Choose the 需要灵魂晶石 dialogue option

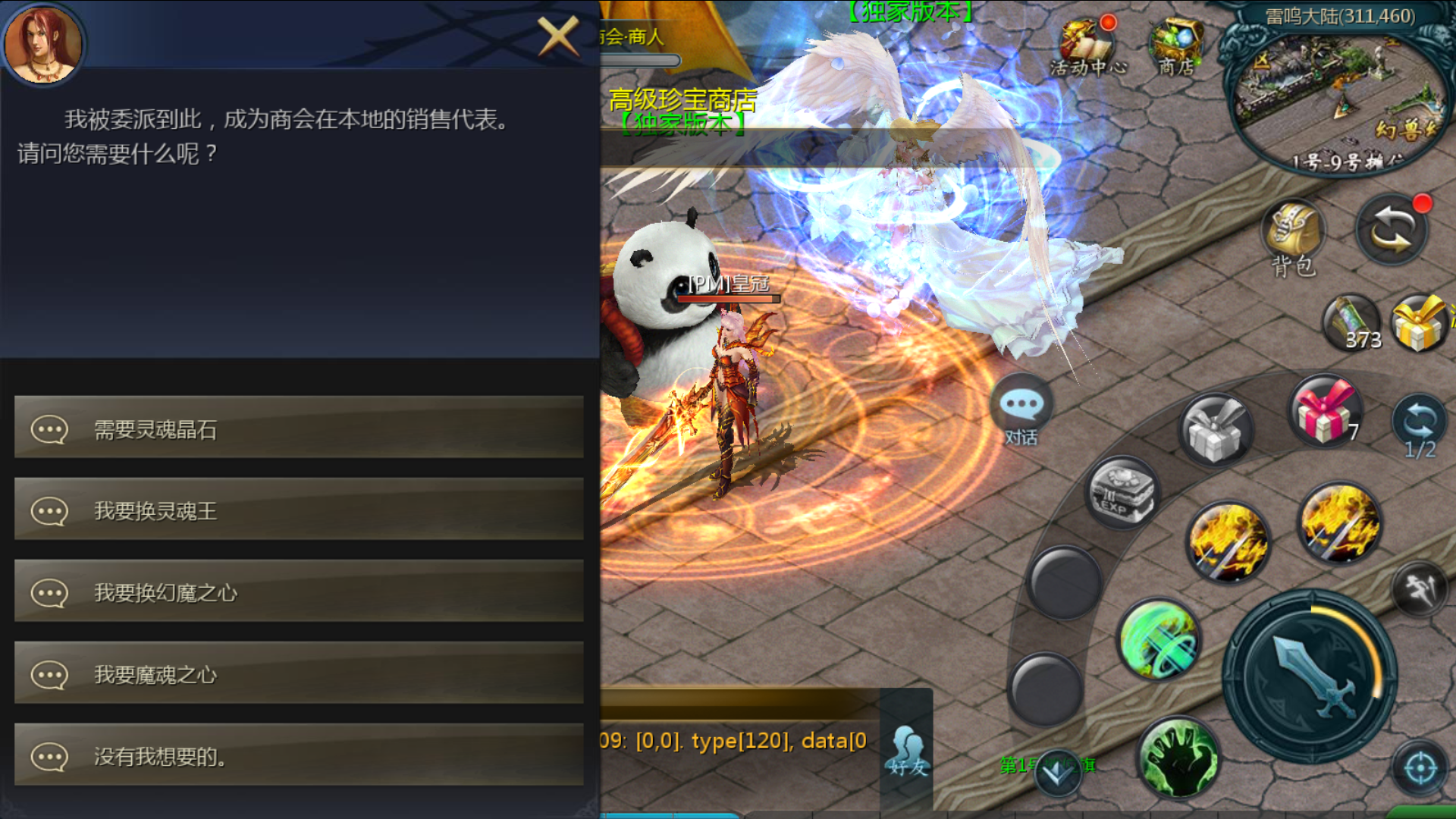tap(299, 429)
